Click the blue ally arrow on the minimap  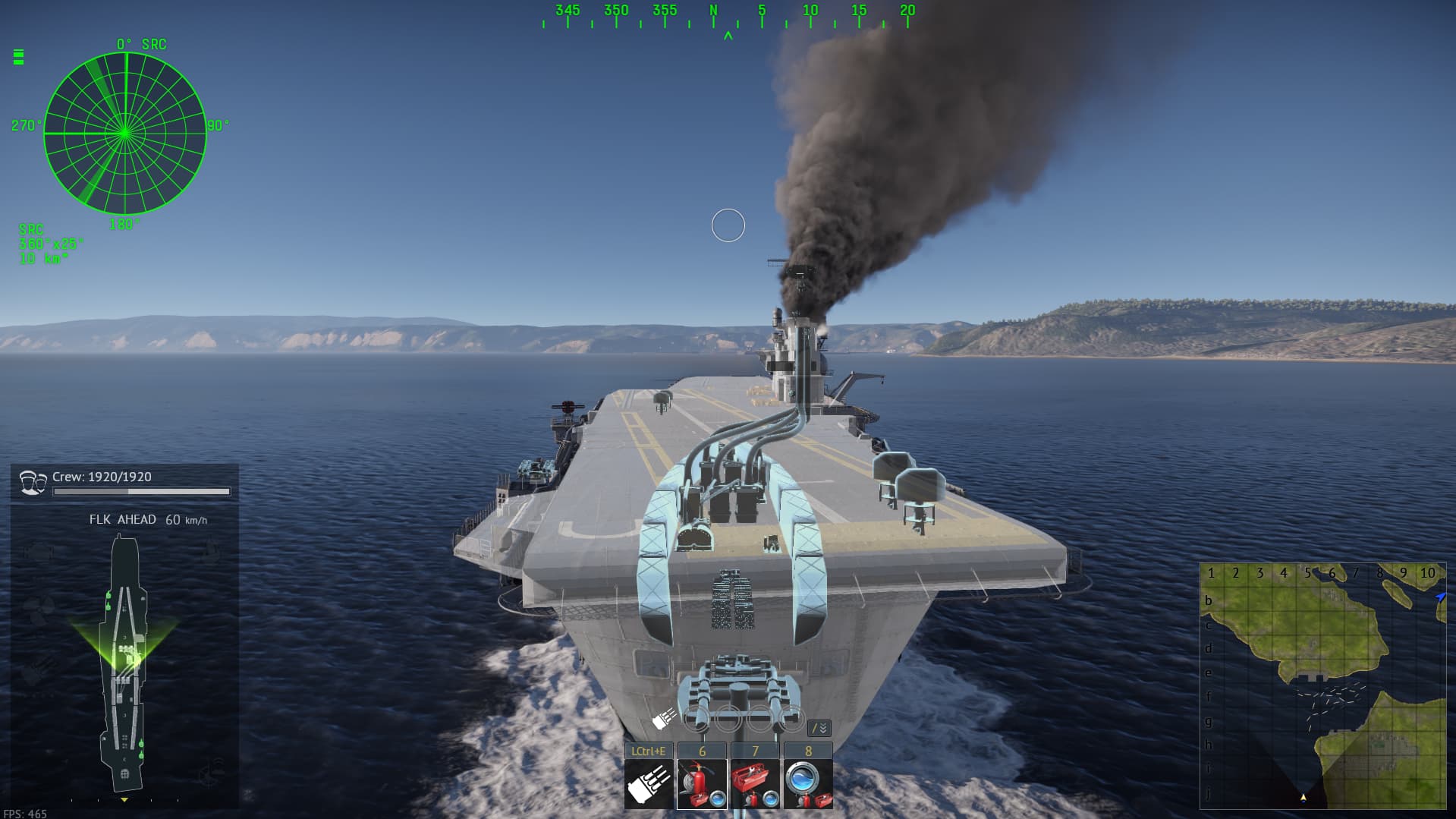click(1440, 597)
